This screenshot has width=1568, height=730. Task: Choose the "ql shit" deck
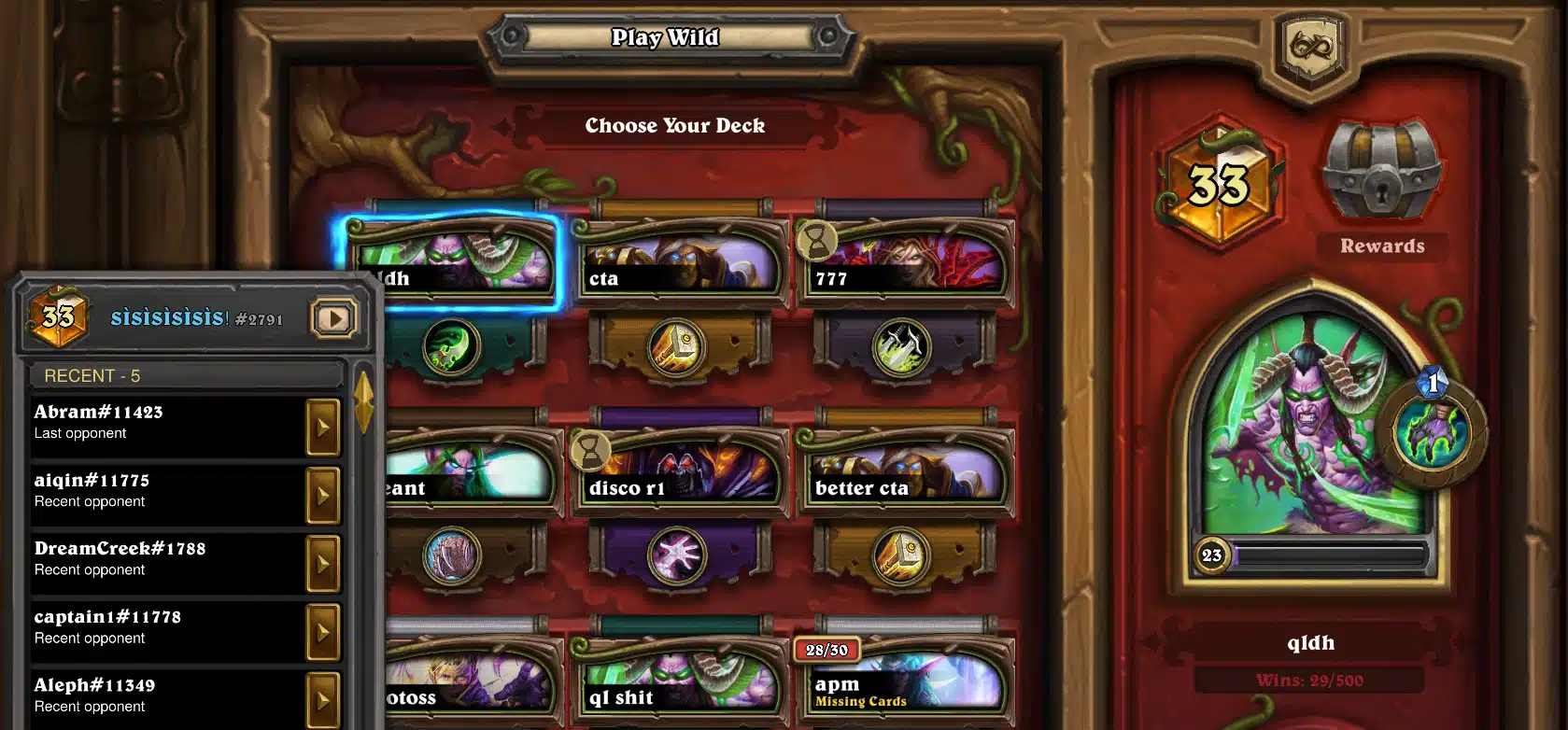click(x=681, y=683)
